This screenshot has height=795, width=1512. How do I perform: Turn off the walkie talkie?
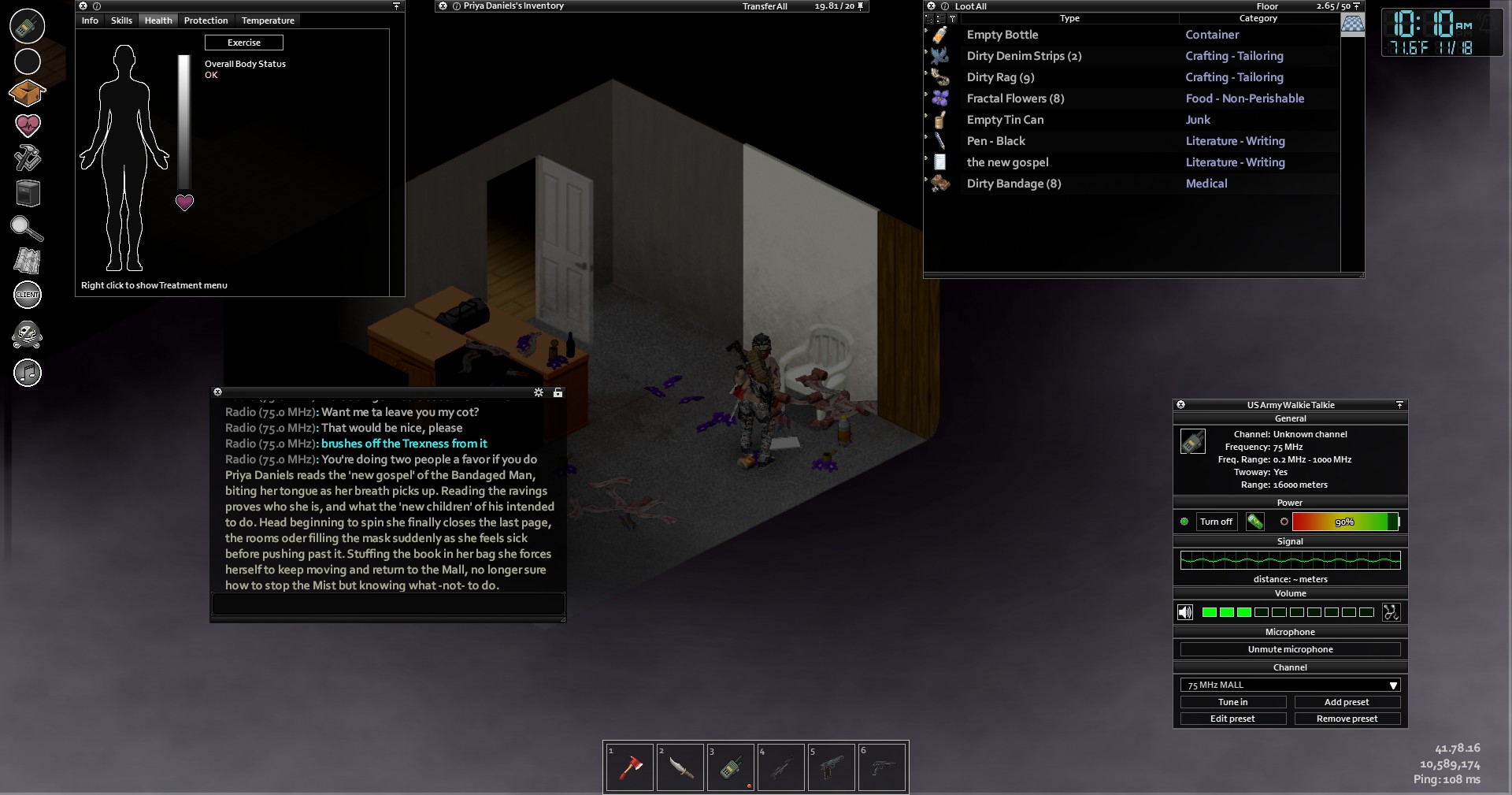[x=1216, y=522]
